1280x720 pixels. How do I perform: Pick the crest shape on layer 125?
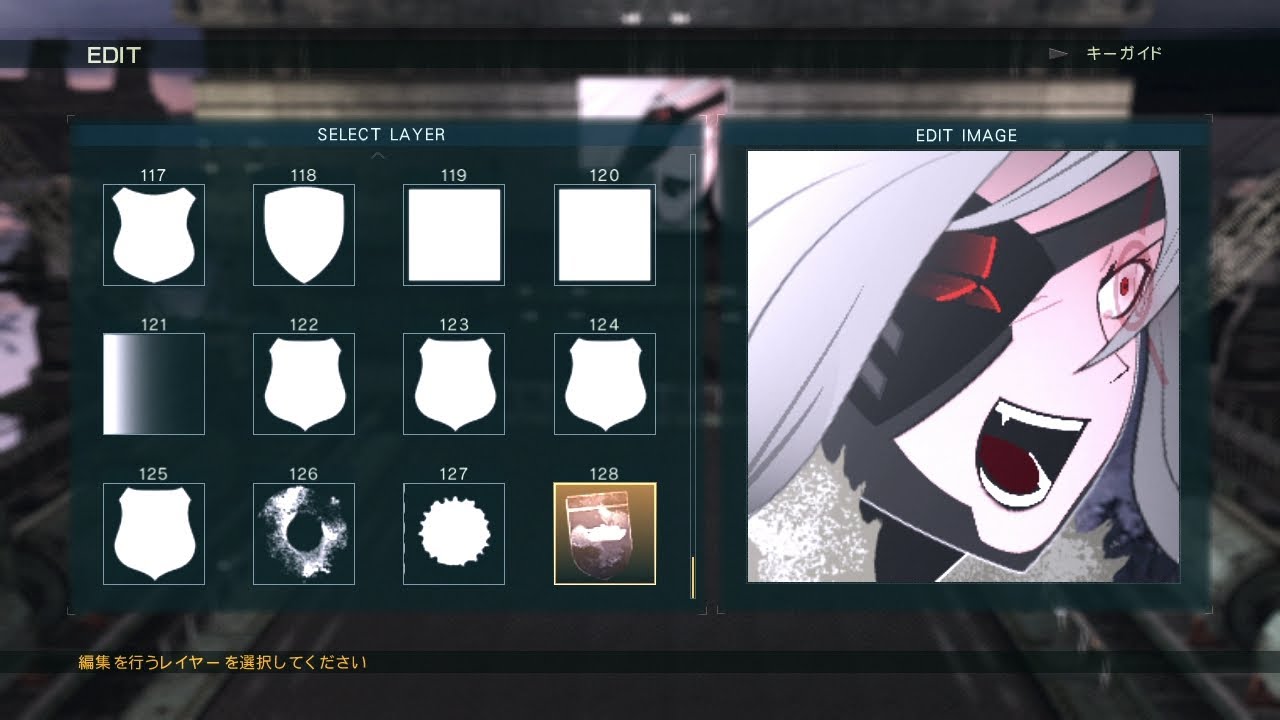[x=153, y=533]
